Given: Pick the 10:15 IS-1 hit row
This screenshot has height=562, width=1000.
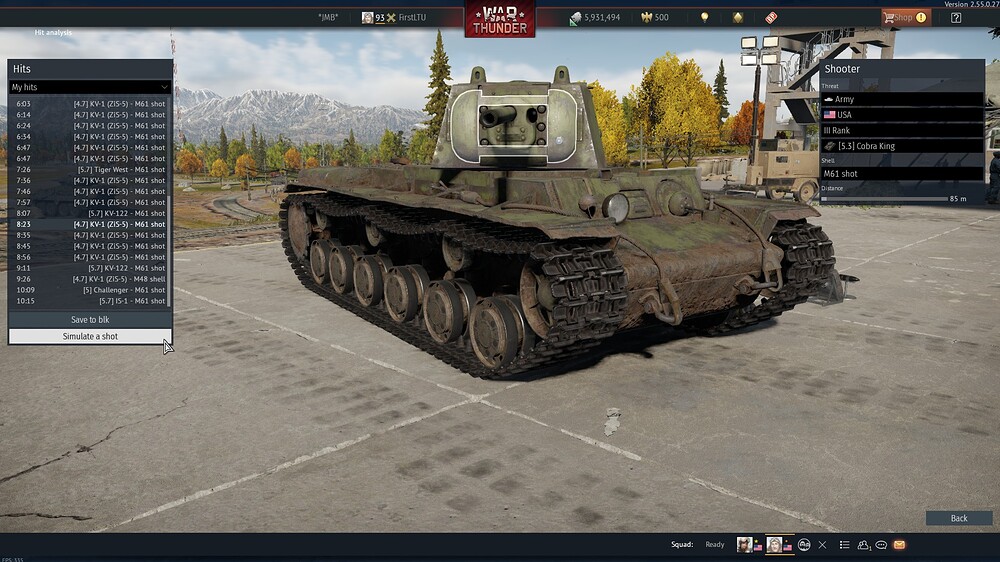Looking at the screenshot, I should point(90,301).
